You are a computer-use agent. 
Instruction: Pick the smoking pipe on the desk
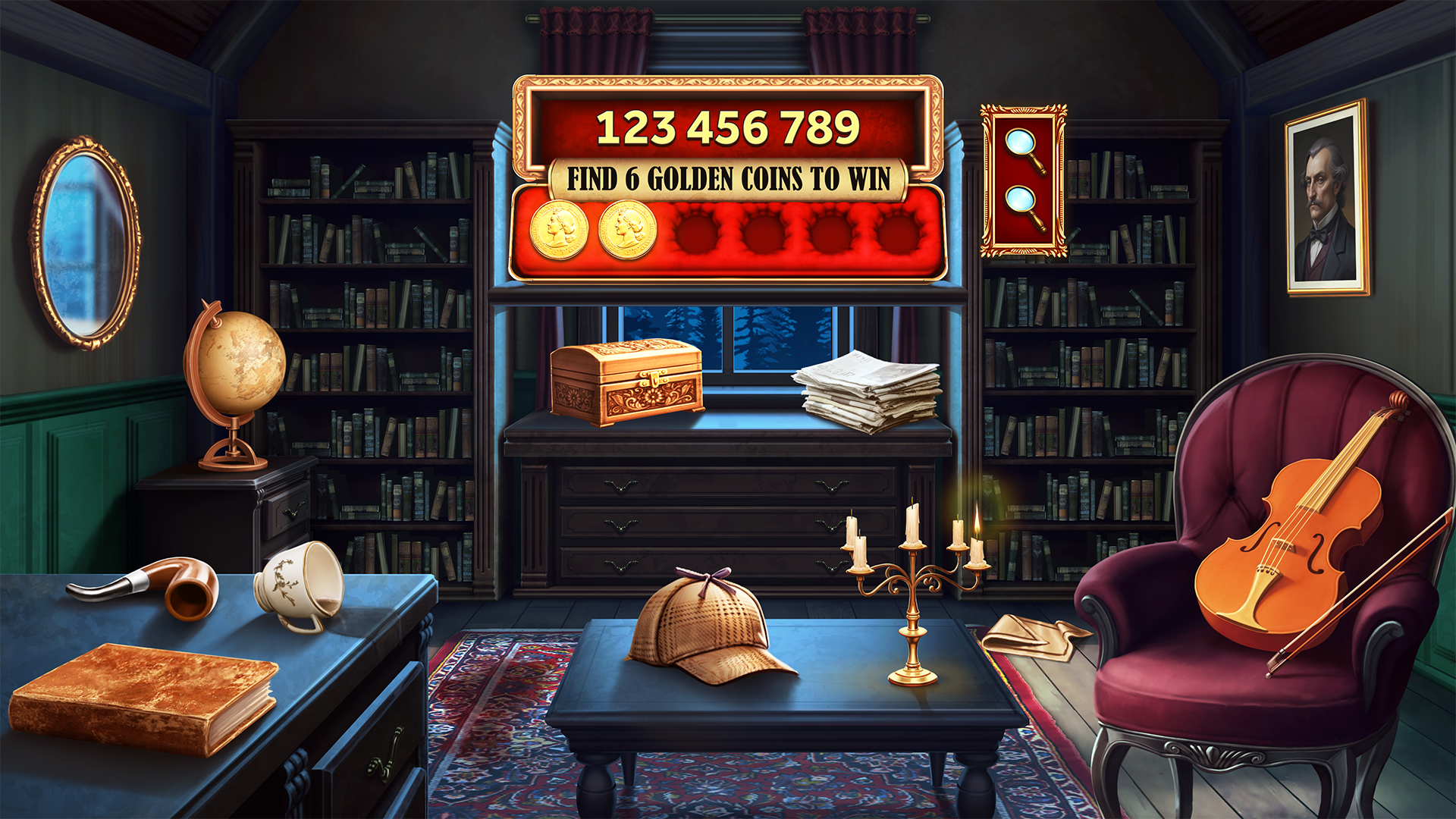pos(161,585)
